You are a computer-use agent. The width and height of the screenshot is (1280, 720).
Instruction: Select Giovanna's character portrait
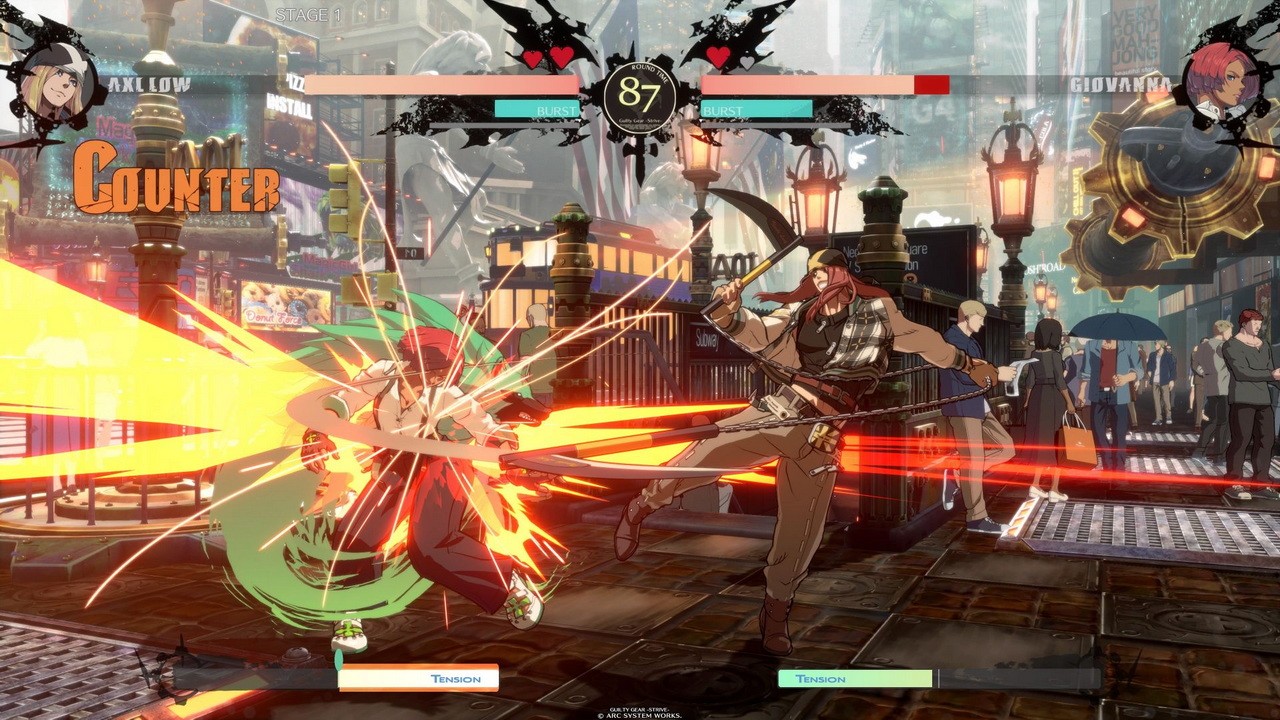(x=1221, y=80)
